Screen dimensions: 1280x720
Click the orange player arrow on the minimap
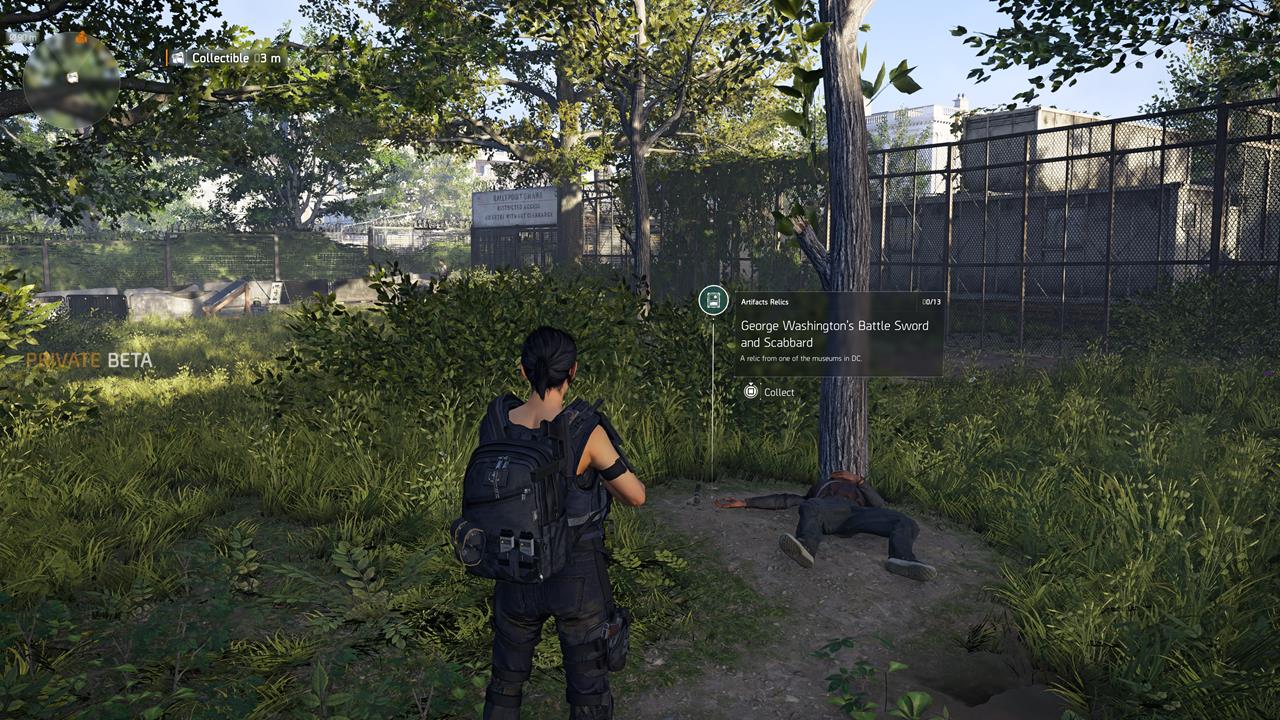tap(81, 39)
